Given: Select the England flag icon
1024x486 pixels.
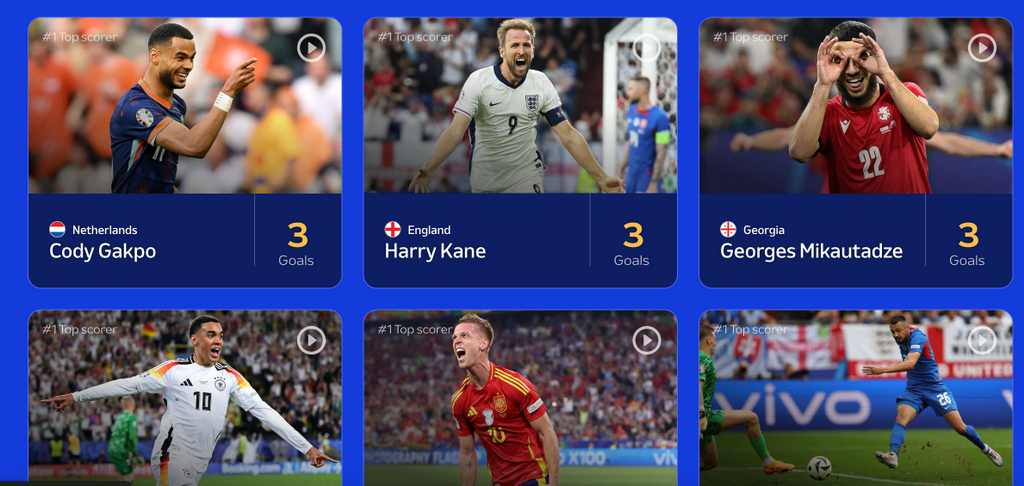Looking at the screenshot, I should point(393,230).
